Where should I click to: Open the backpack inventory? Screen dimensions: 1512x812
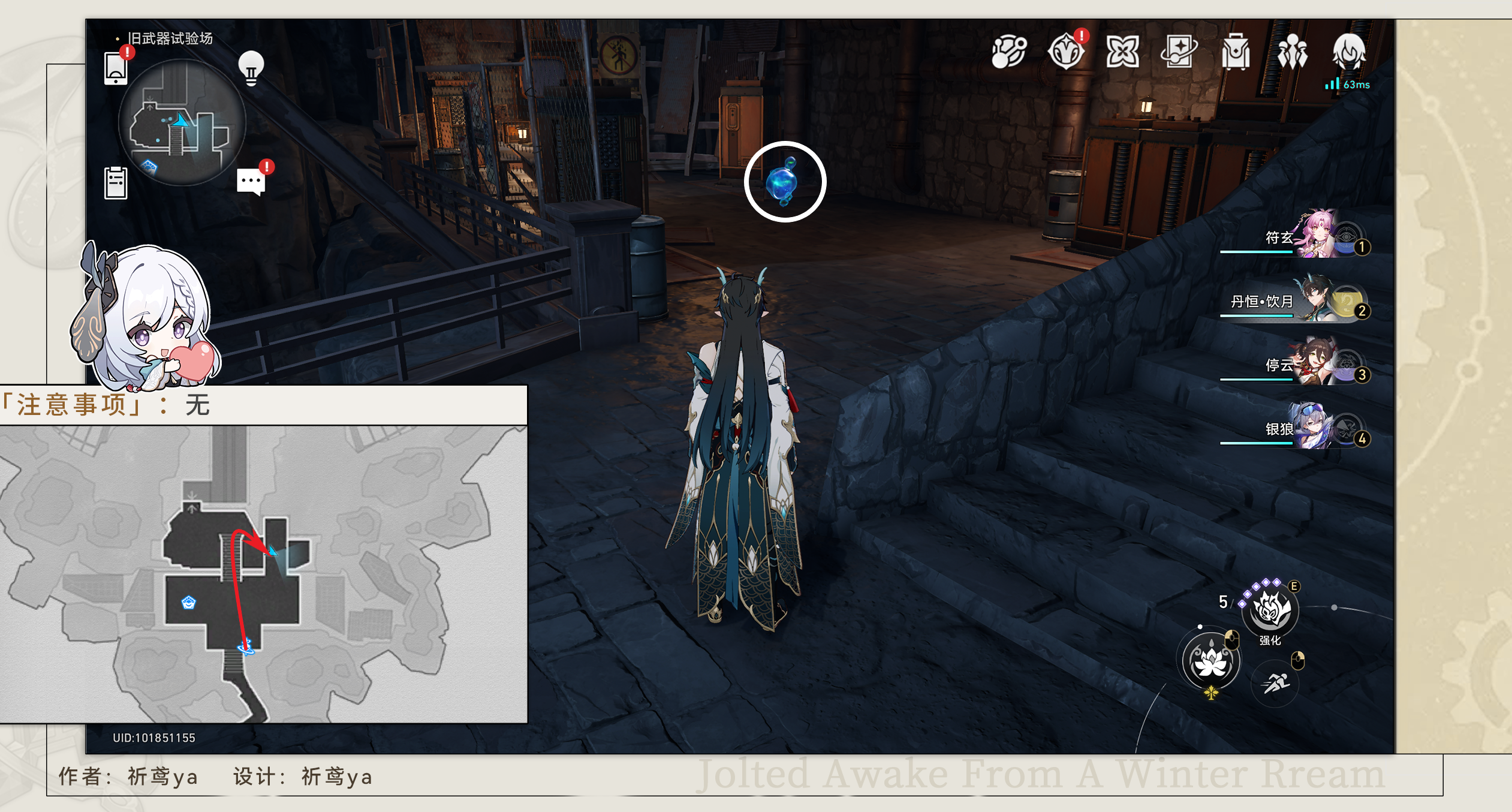[x=1236, y=52]
